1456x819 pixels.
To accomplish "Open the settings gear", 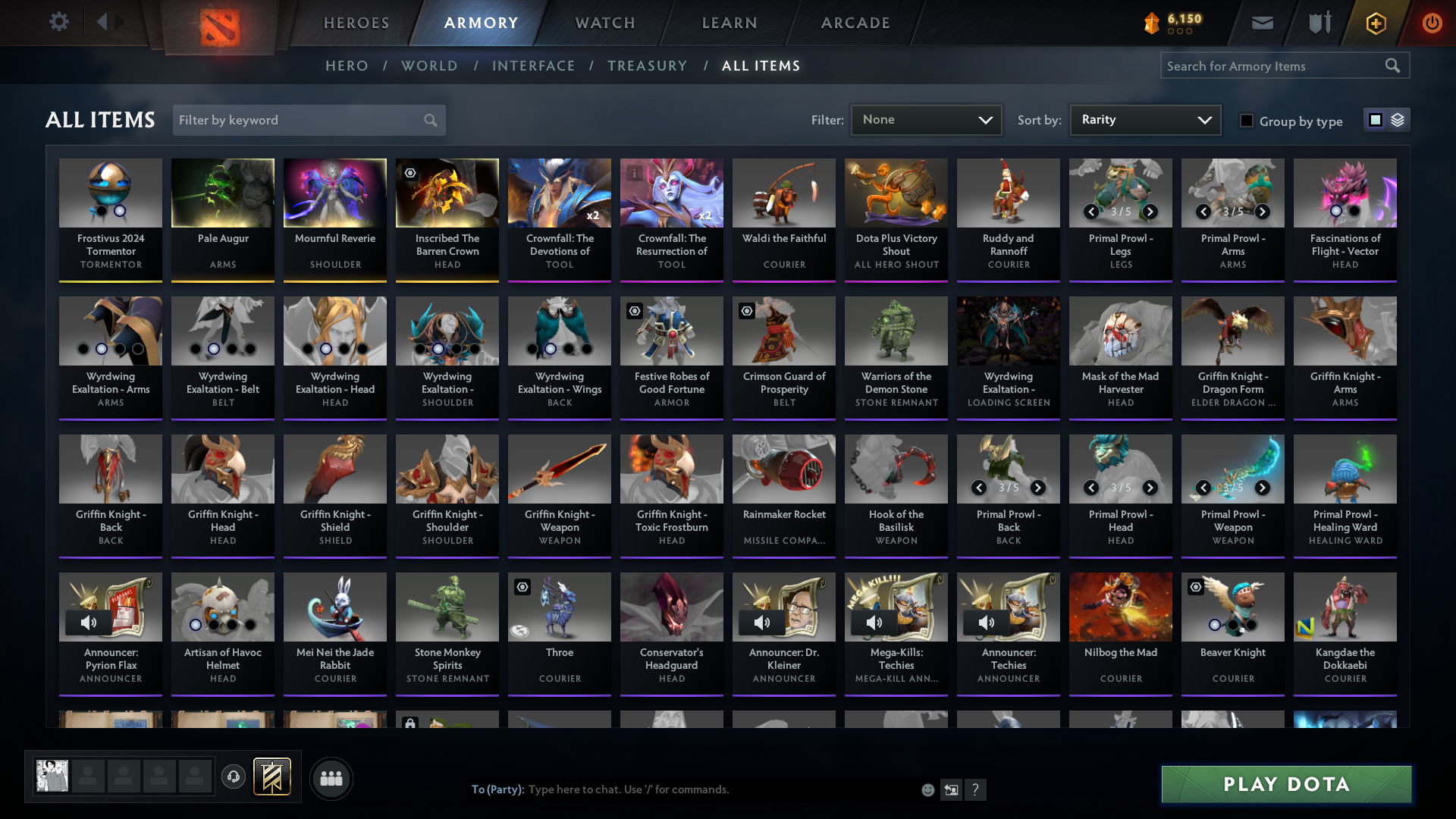I will pyautogui.click(x=58, y=22).
